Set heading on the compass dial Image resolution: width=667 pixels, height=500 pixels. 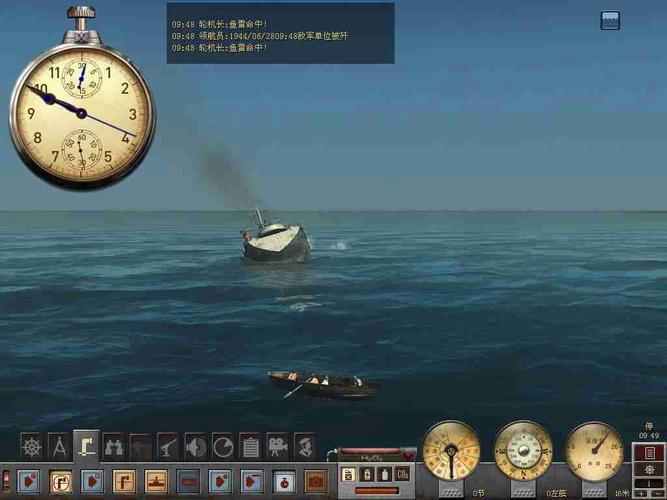coord(523,452)
